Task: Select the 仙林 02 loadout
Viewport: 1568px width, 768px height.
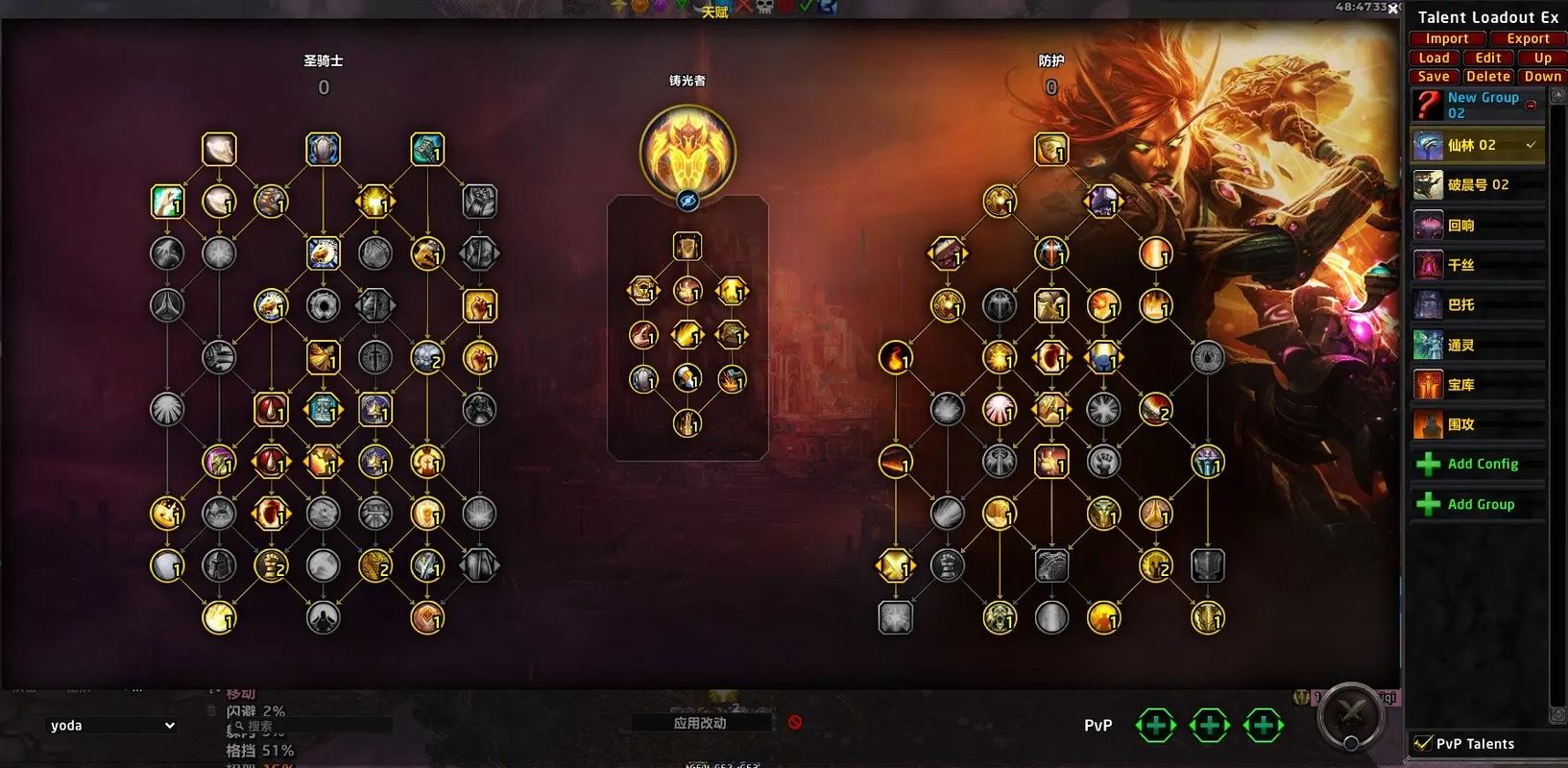Action: coord(1477,145)
